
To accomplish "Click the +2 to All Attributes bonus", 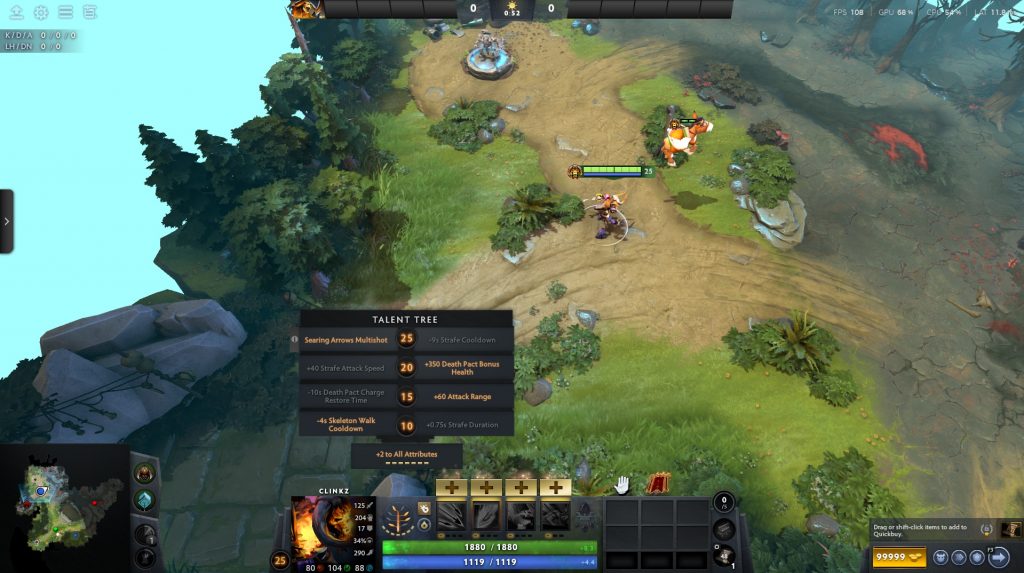I will click(x=406, y=455).
